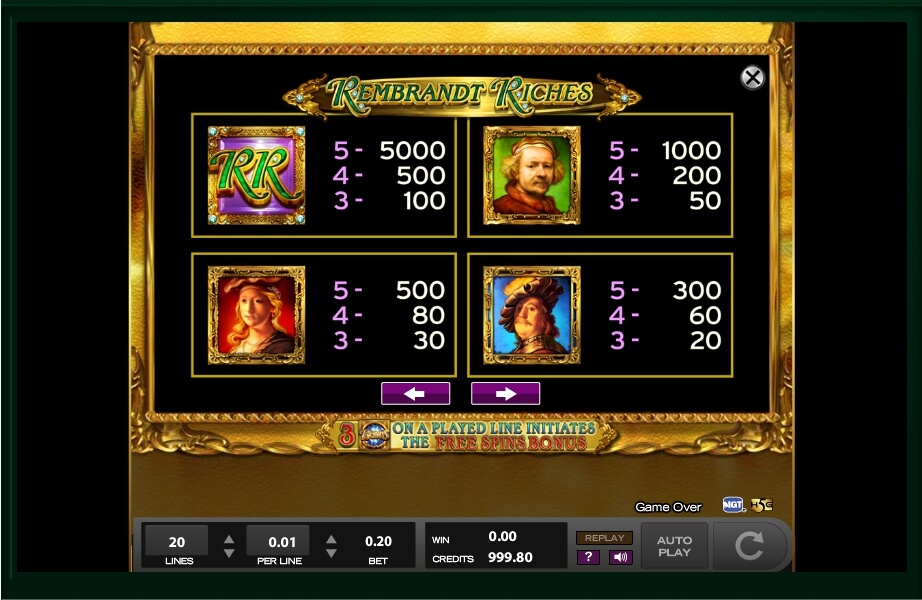922x600 pixels.
Task: Decrease the number of lines
Action: 229,553
